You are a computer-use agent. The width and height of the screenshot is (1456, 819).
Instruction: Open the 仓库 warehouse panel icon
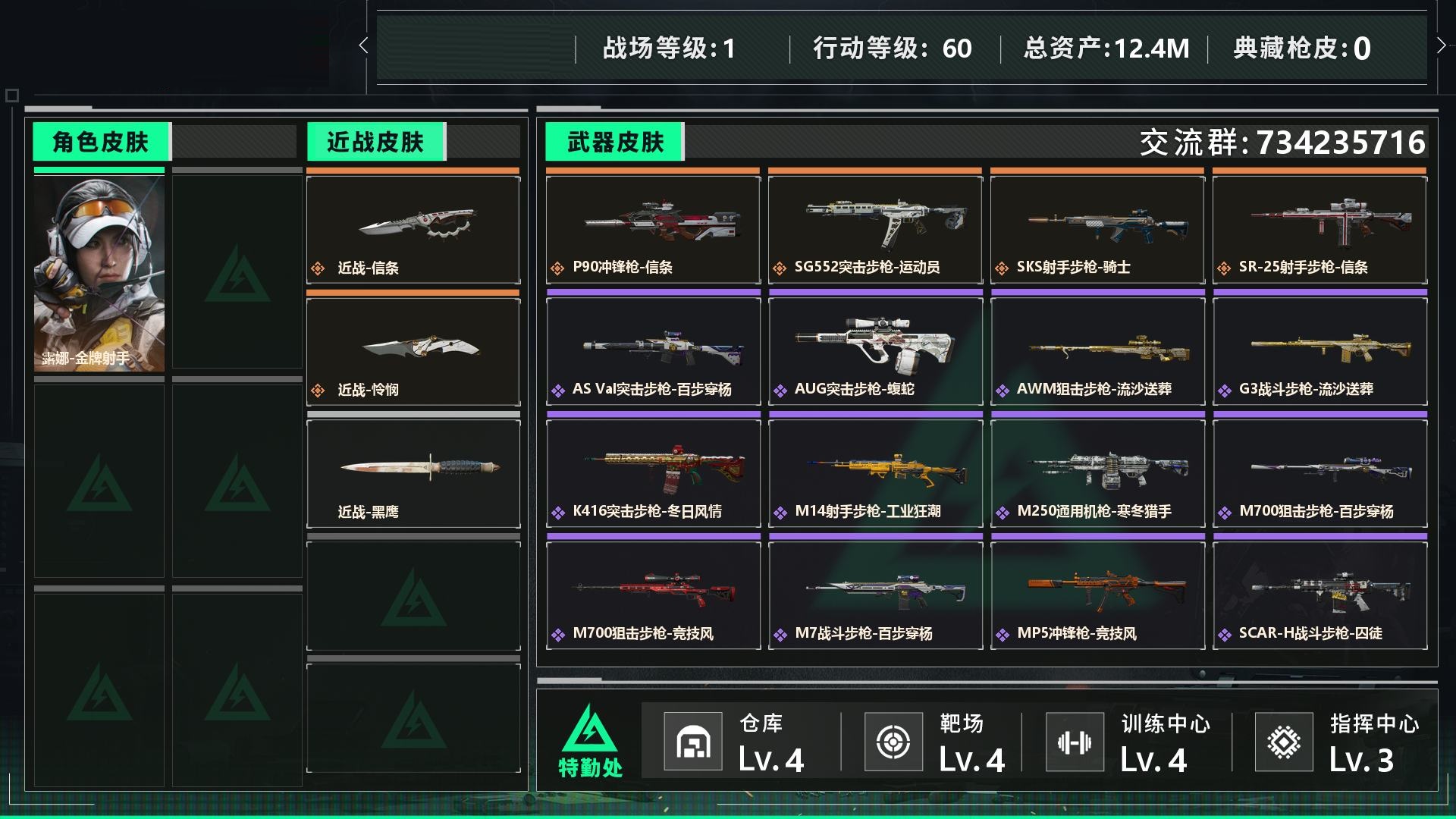tap(695, 741)
